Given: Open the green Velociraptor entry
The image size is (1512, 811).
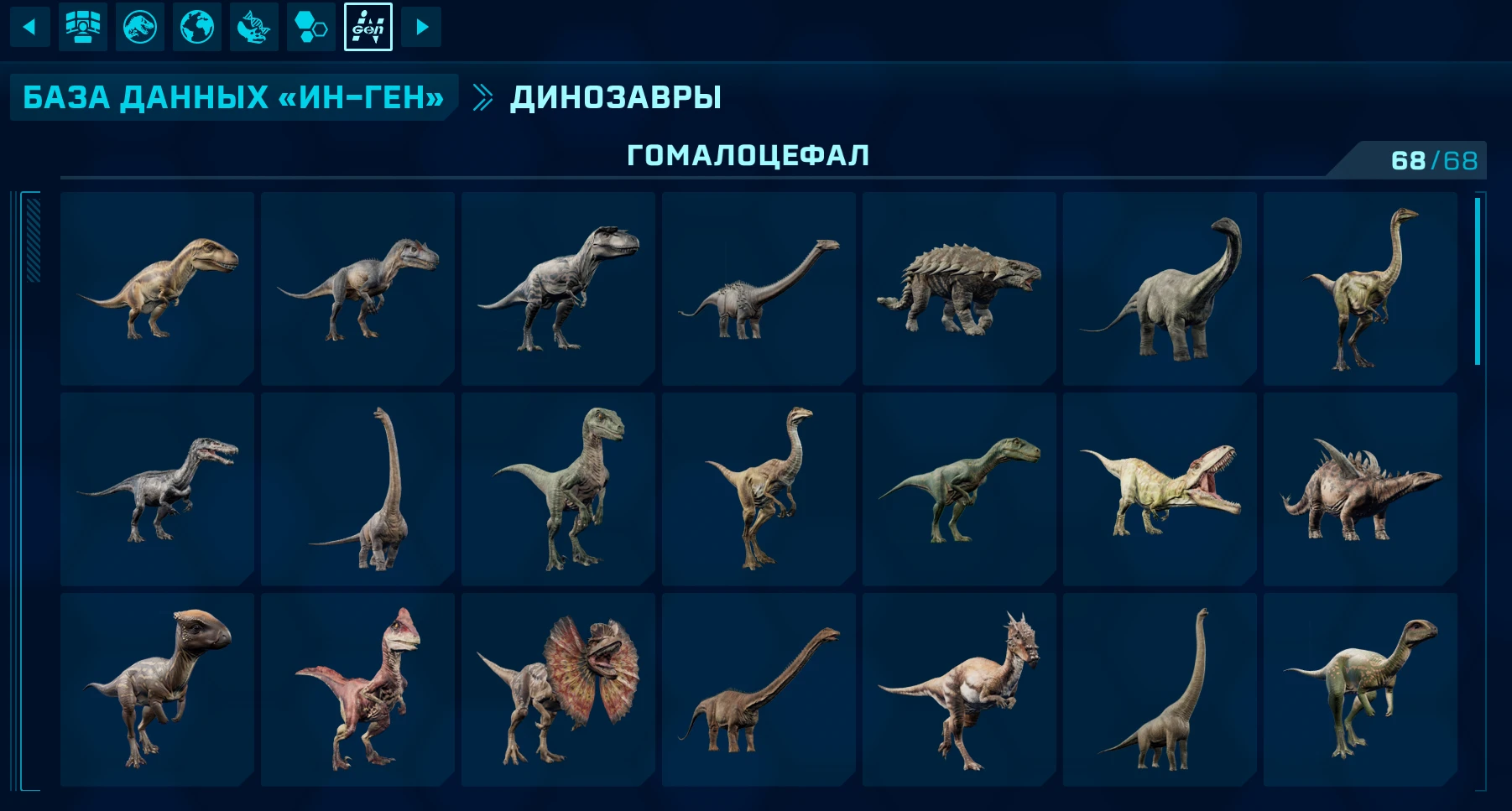Looking at the screenshot, I should click(x=556, y=487).
